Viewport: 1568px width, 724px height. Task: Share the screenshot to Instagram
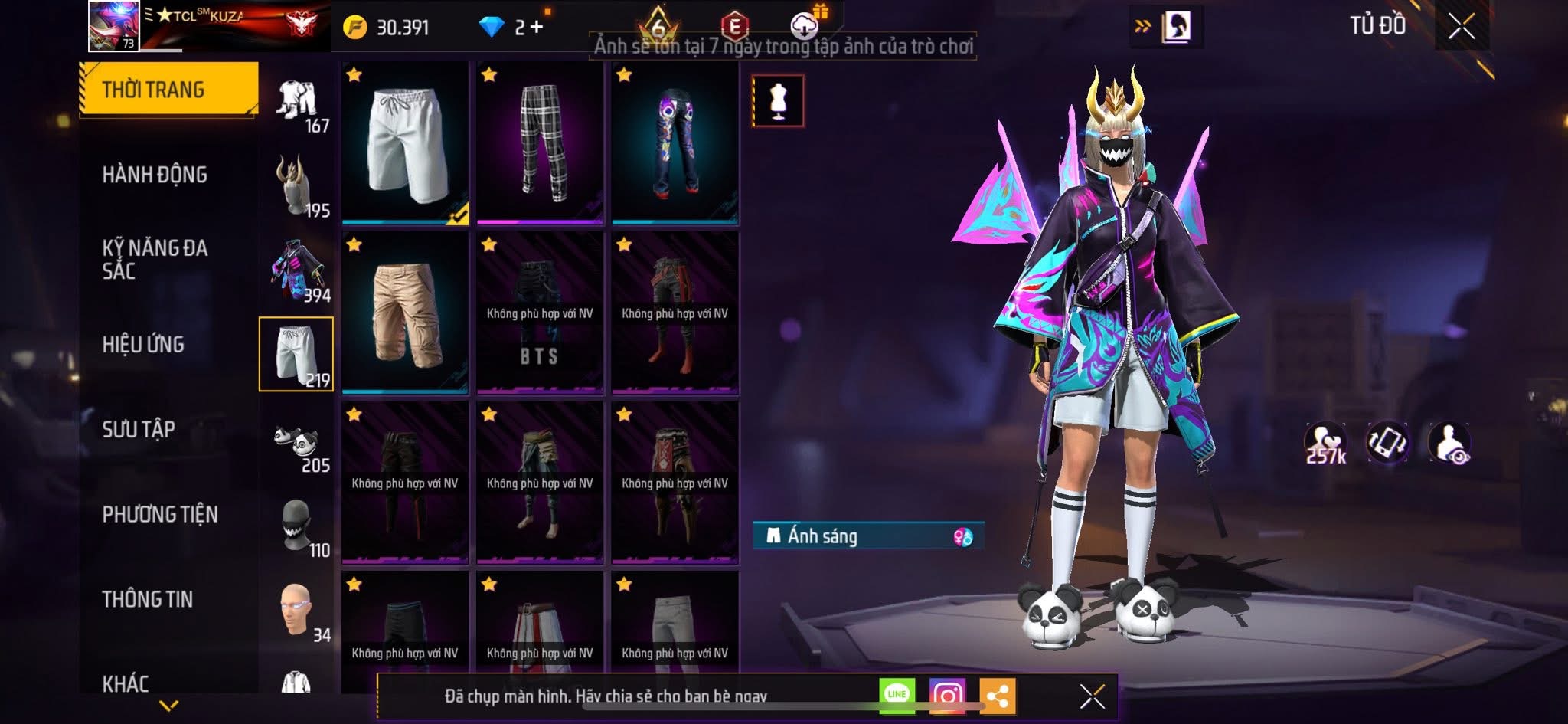[x=947, y=696]
